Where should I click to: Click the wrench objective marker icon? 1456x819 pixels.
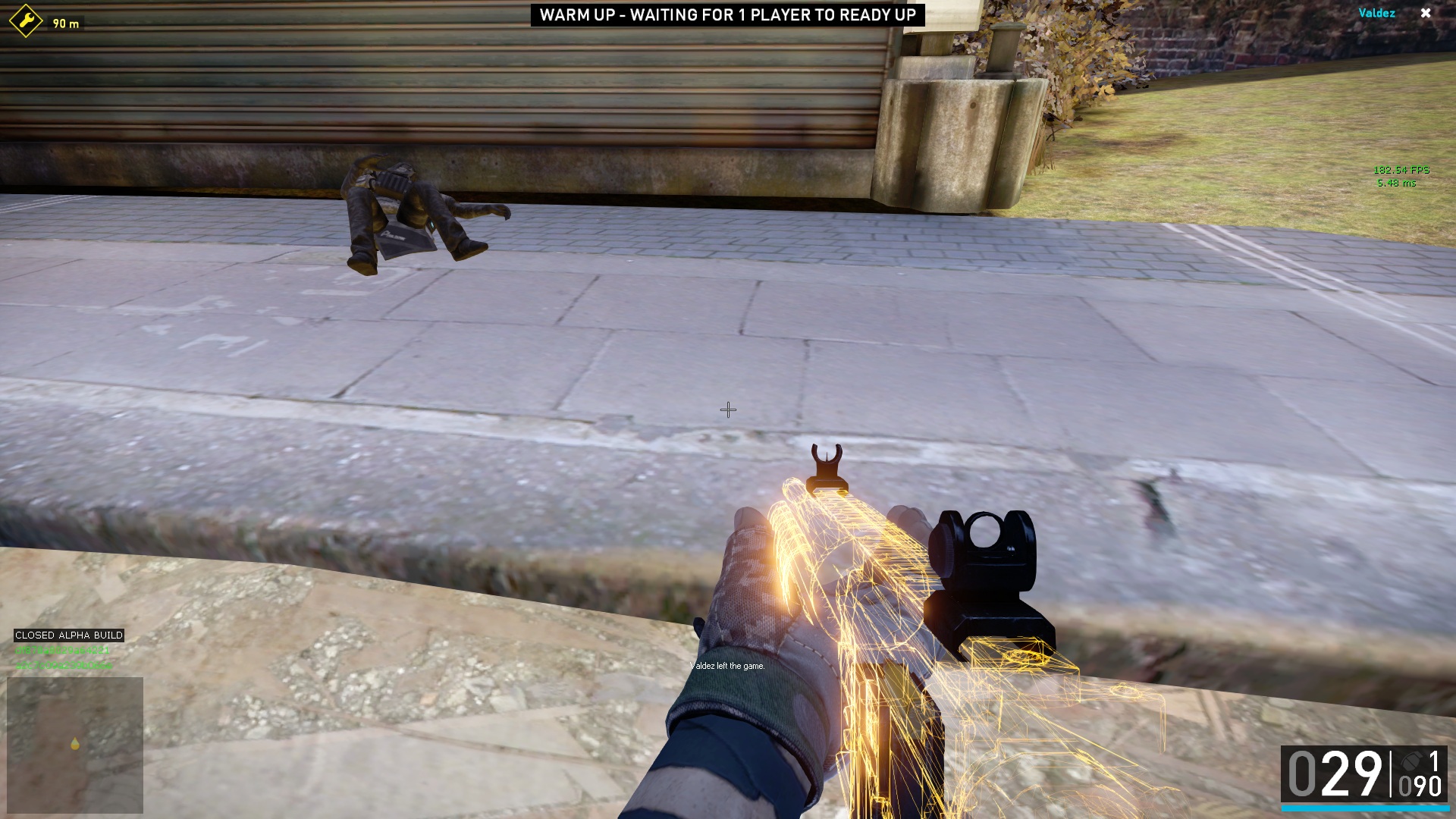click(26, 20)
